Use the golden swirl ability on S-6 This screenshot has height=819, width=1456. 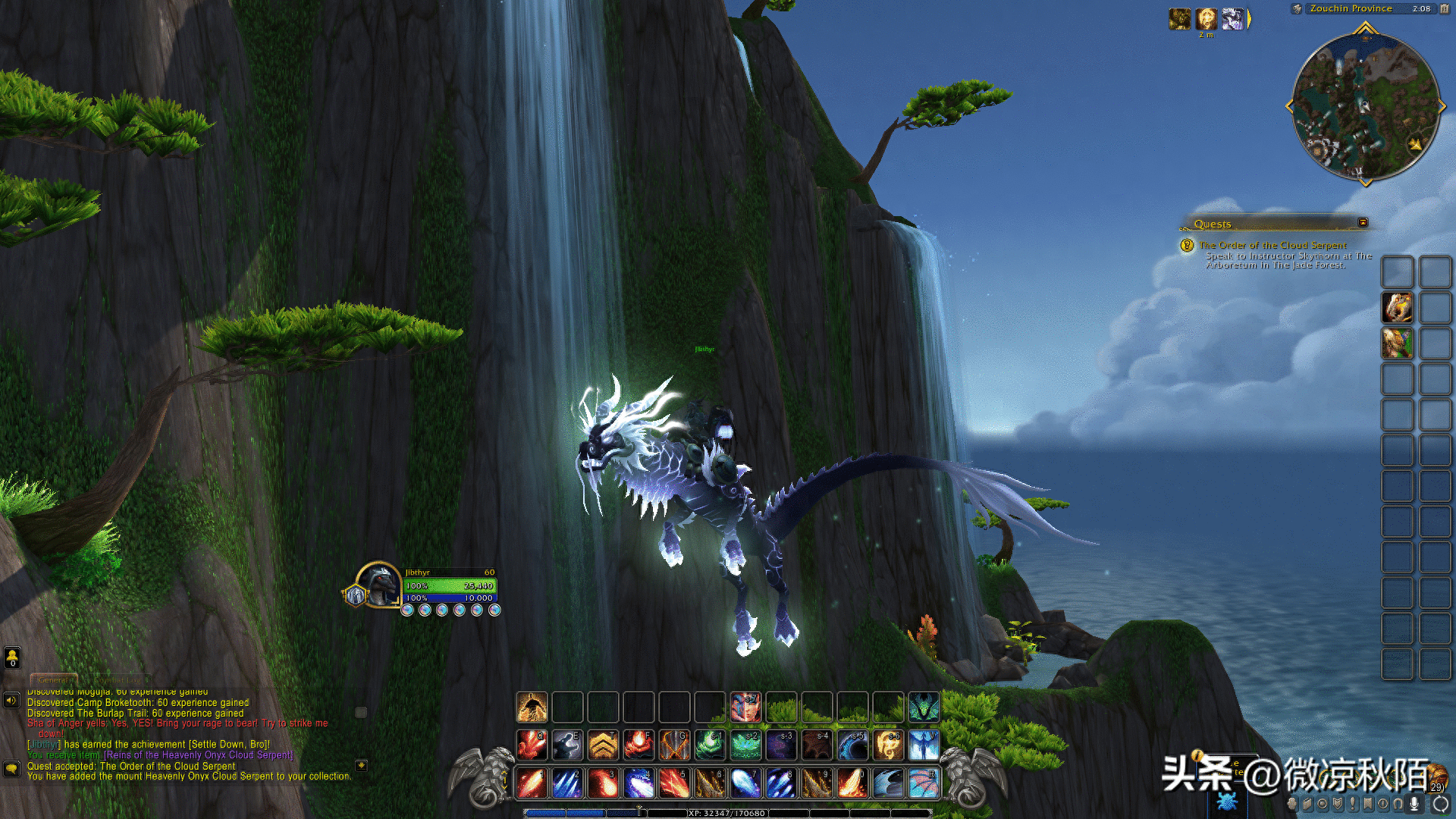pyautogui.click(x=888, y=745)
